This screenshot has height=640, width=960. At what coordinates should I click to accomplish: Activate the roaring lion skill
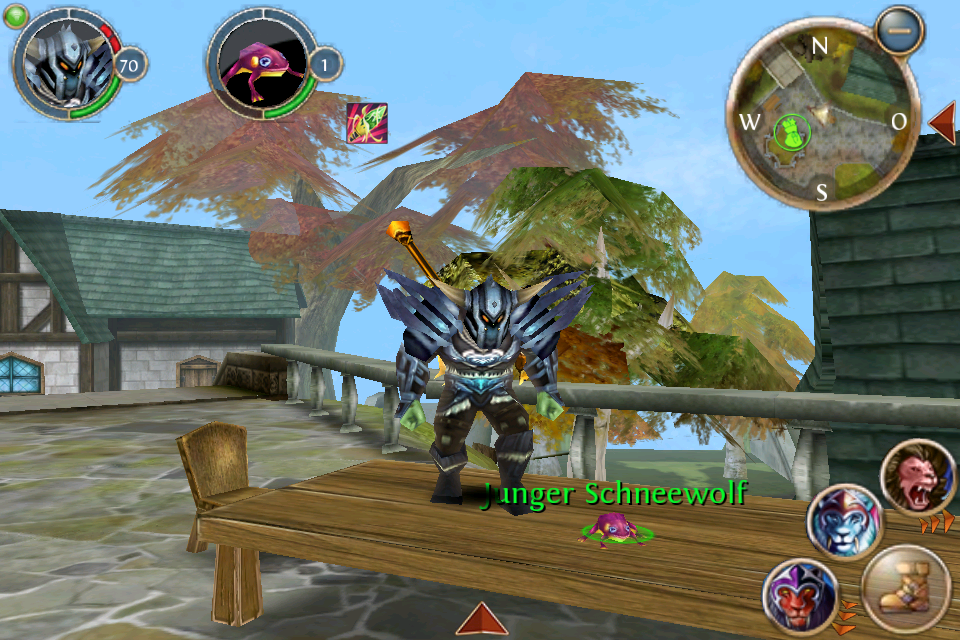coord(917,479)
